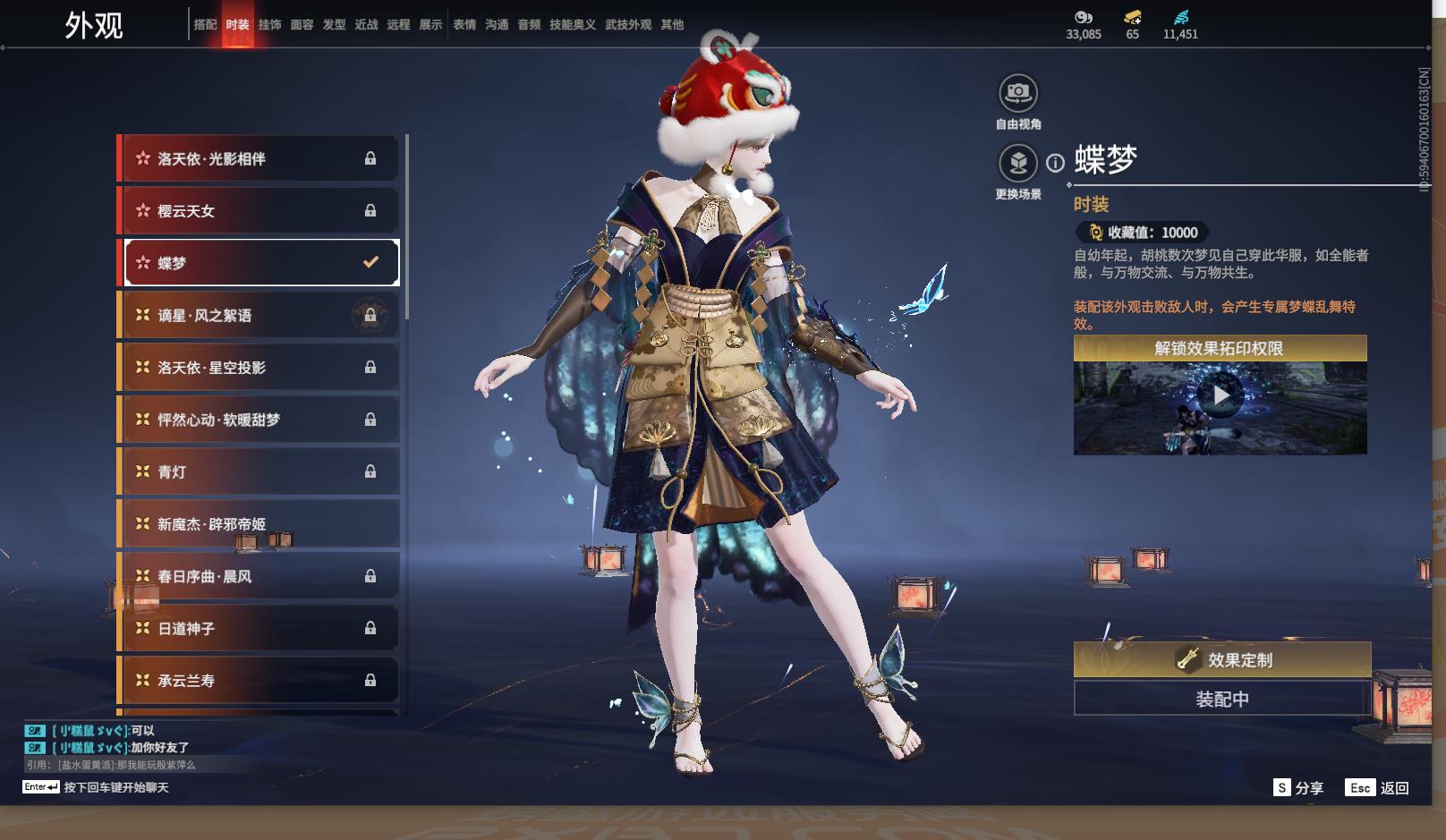The width and height of the screenshot is (1446, 840).
Task: Switch to the 武技外观 tab
Action: [628, 25]
